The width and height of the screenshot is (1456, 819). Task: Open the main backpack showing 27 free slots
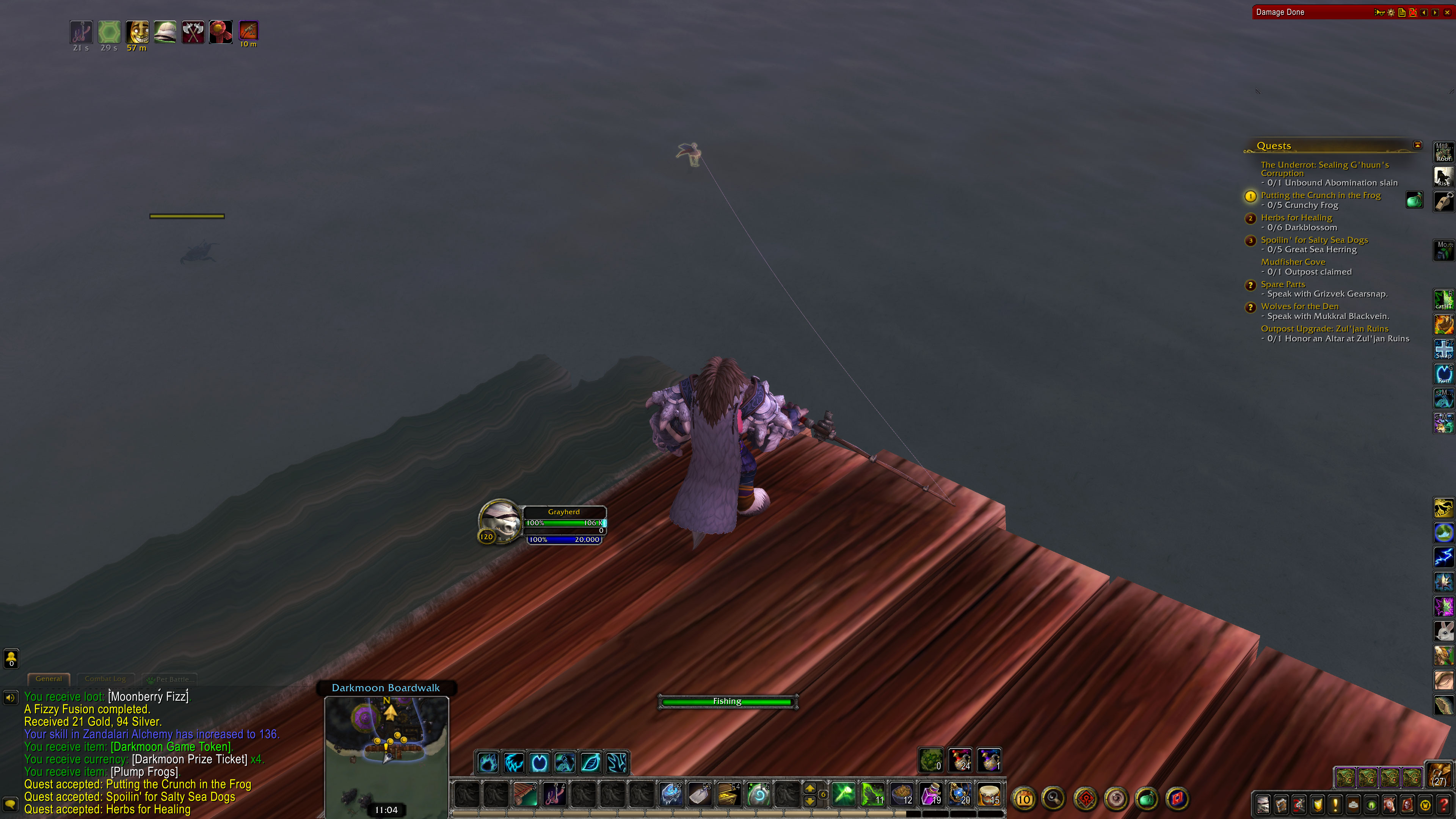pyautogui.click(x=1439, y=775)
